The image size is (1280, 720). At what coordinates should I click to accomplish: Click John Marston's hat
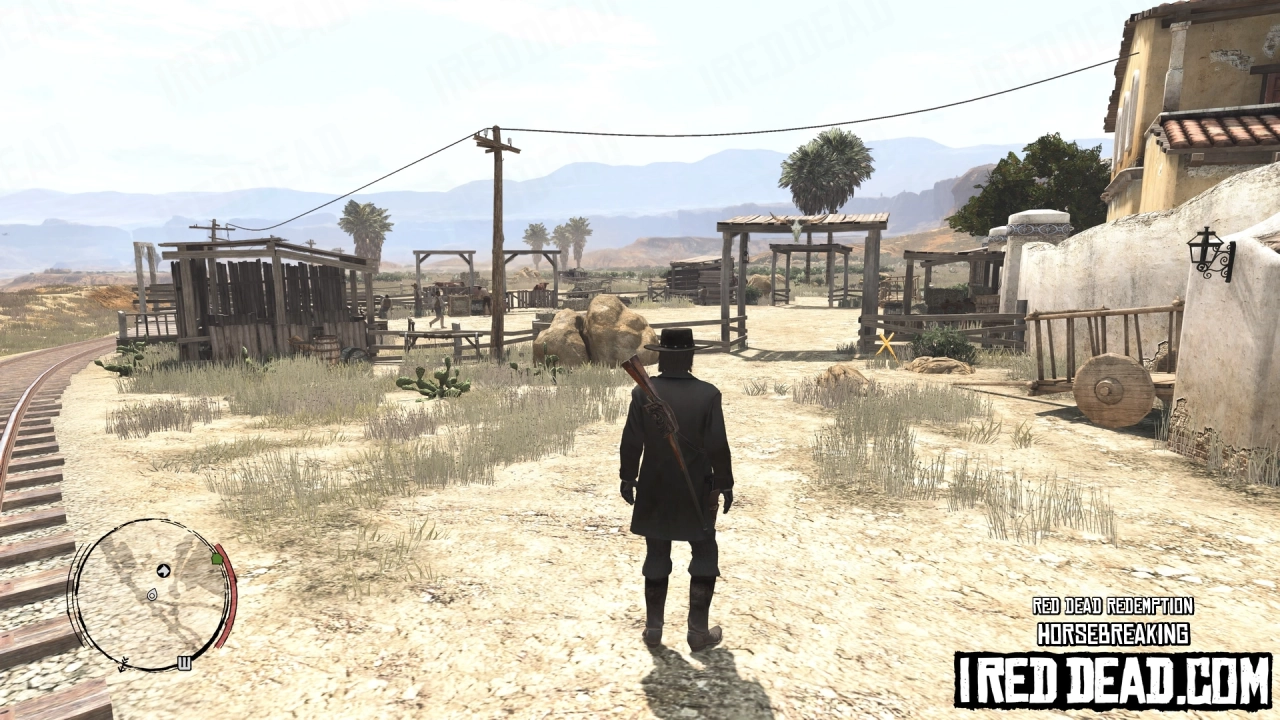click(678, 340)
